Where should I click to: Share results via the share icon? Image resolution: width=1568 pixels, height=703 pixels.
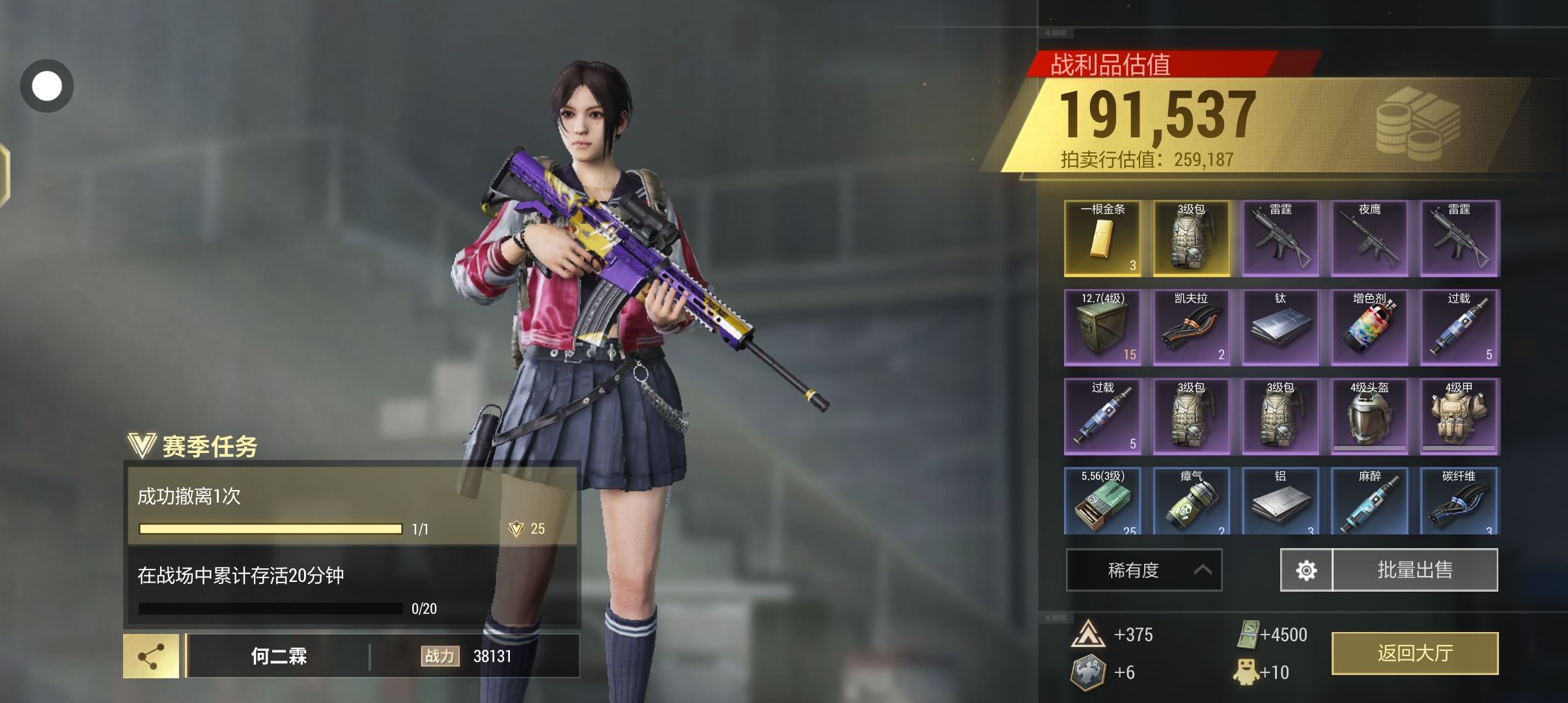coord(151,656)
